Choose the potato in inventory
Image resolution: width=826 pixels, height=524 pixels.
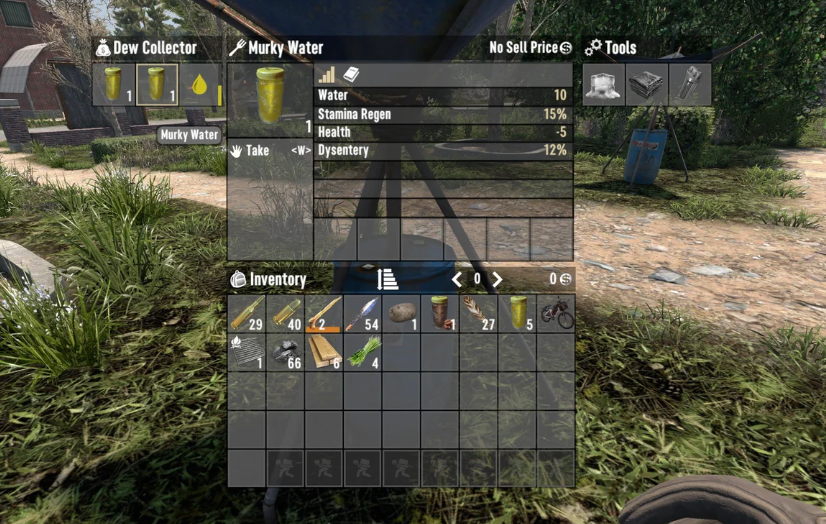pos(402,313)
